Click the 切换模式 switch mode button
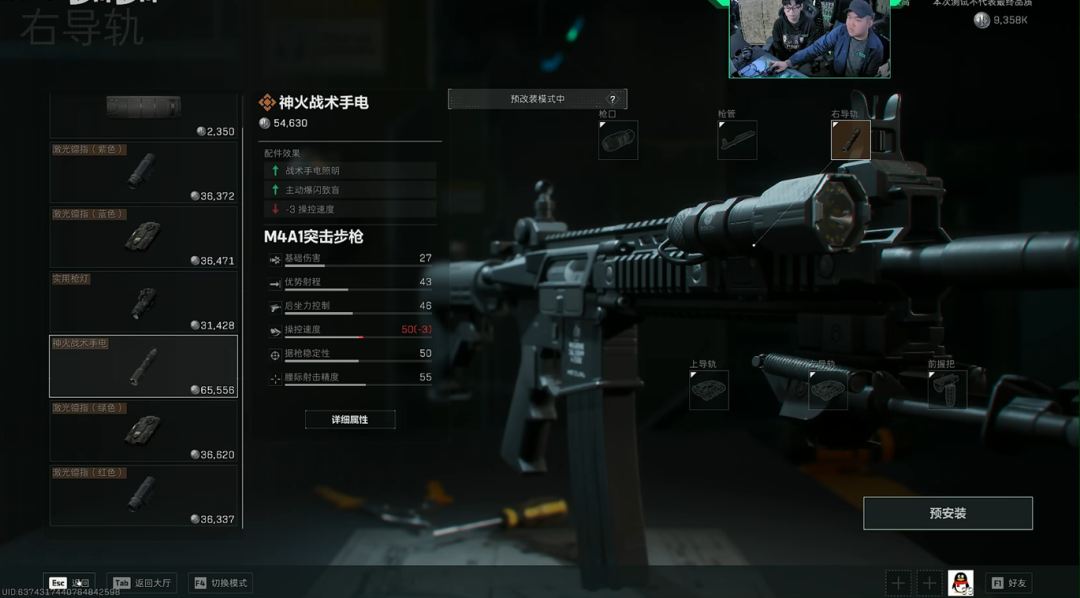The width and height of the screenshot is (1080, 598). click(x=219, y=583)
